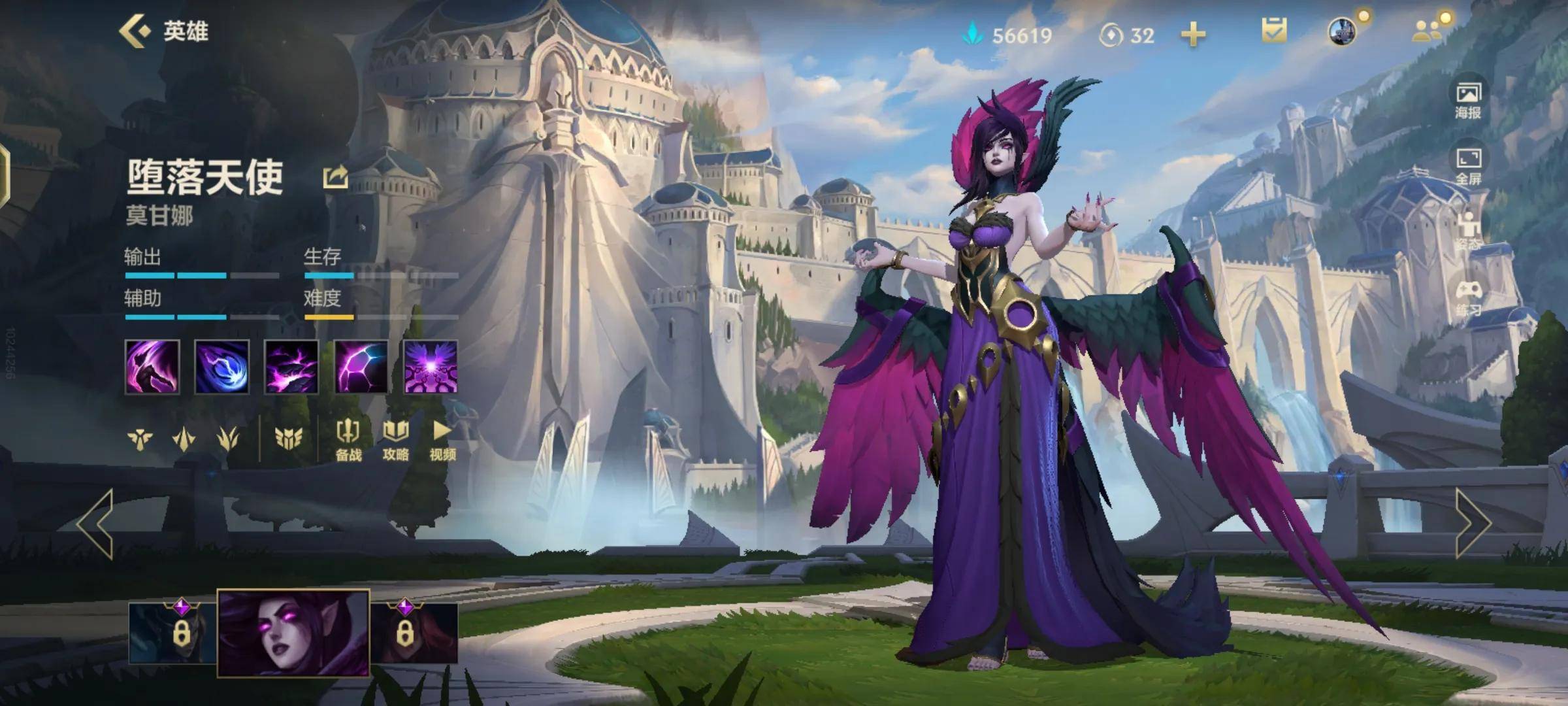This screenshot has width=1568, height=706.
Task: Select the winged ultimate ability icon
Action: (431, 367)
